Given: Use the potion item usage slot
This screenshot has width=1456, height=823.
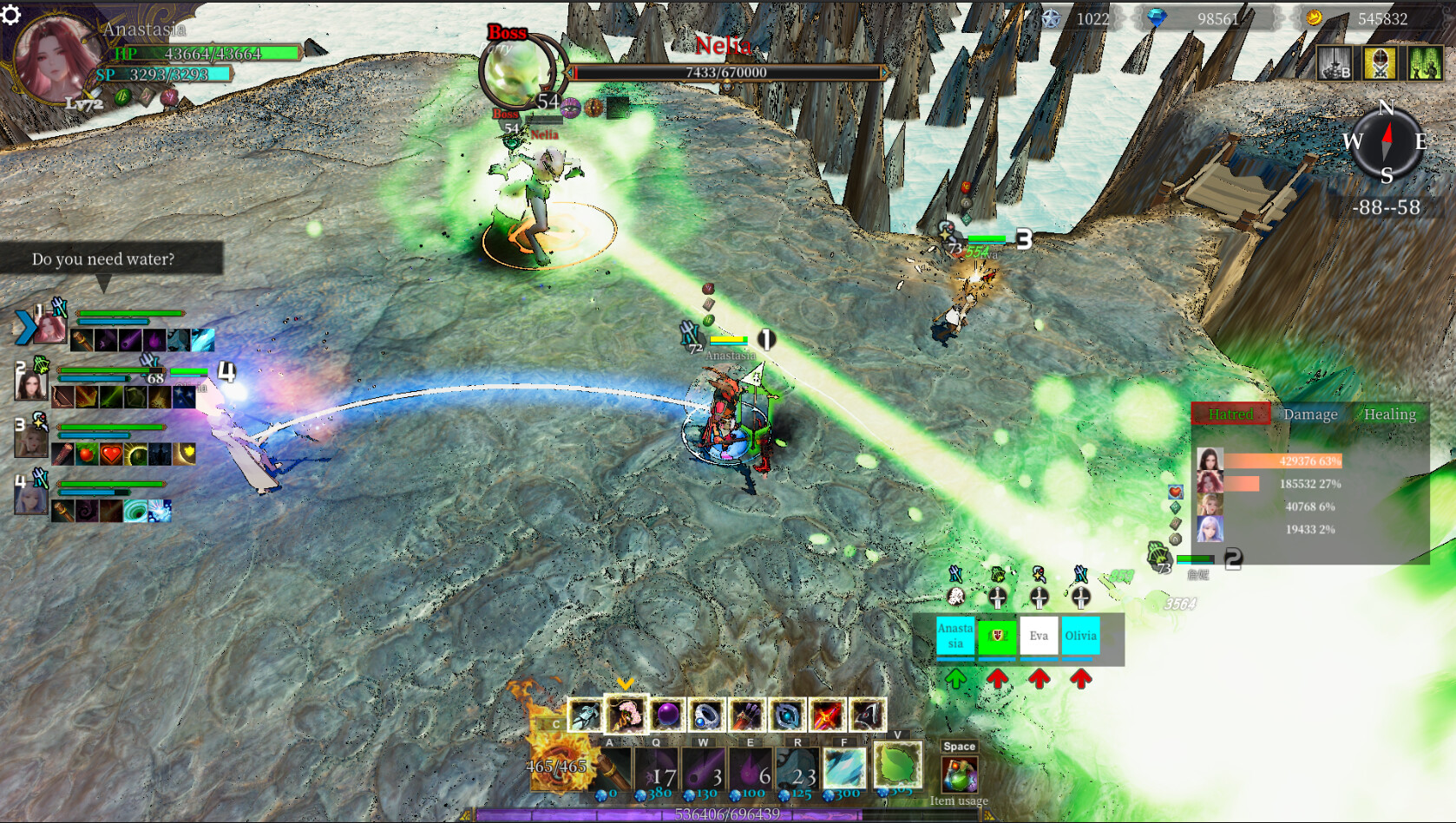Looking at the screenshot, I should [960, 774].
